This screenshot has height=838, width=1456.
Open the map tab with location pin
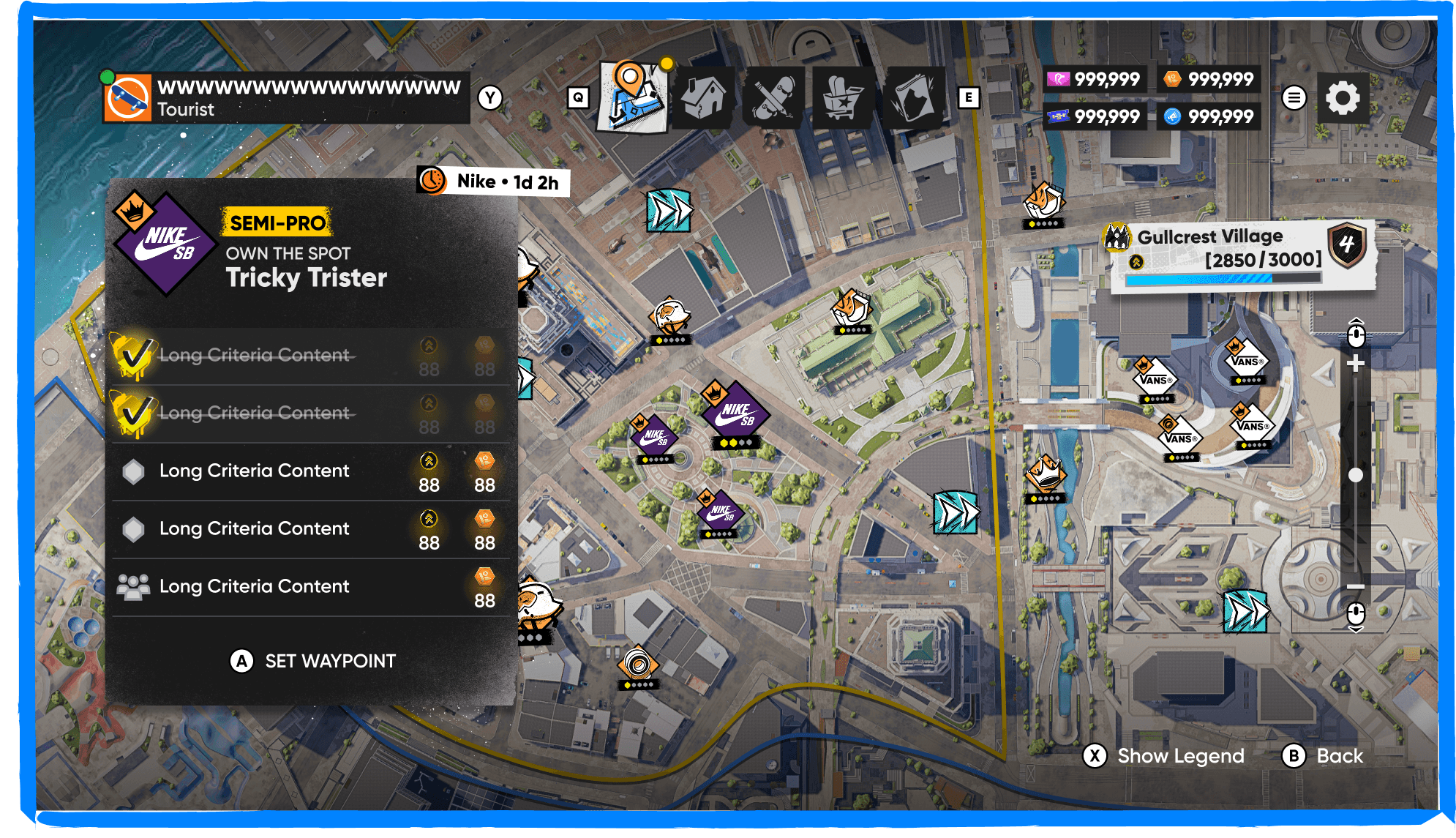tap(632, 97)
